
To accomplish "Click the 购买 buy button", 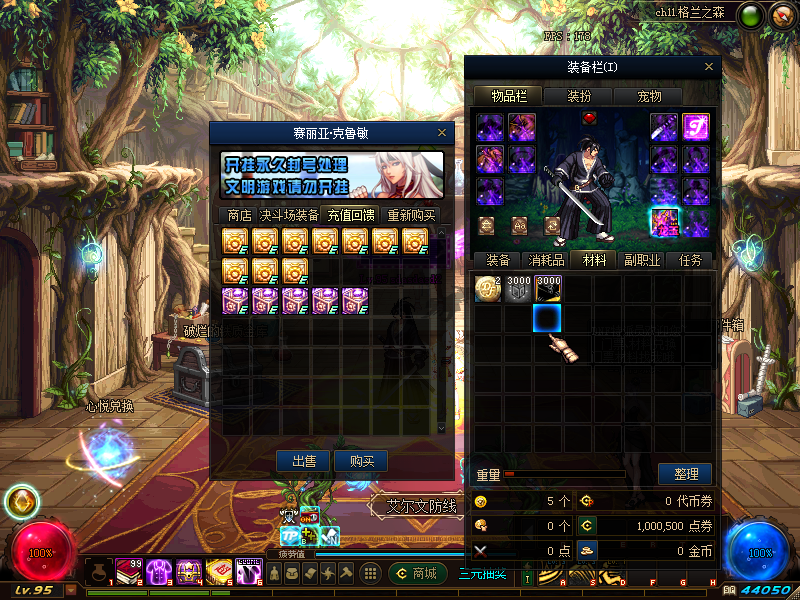I will (361, 461).
